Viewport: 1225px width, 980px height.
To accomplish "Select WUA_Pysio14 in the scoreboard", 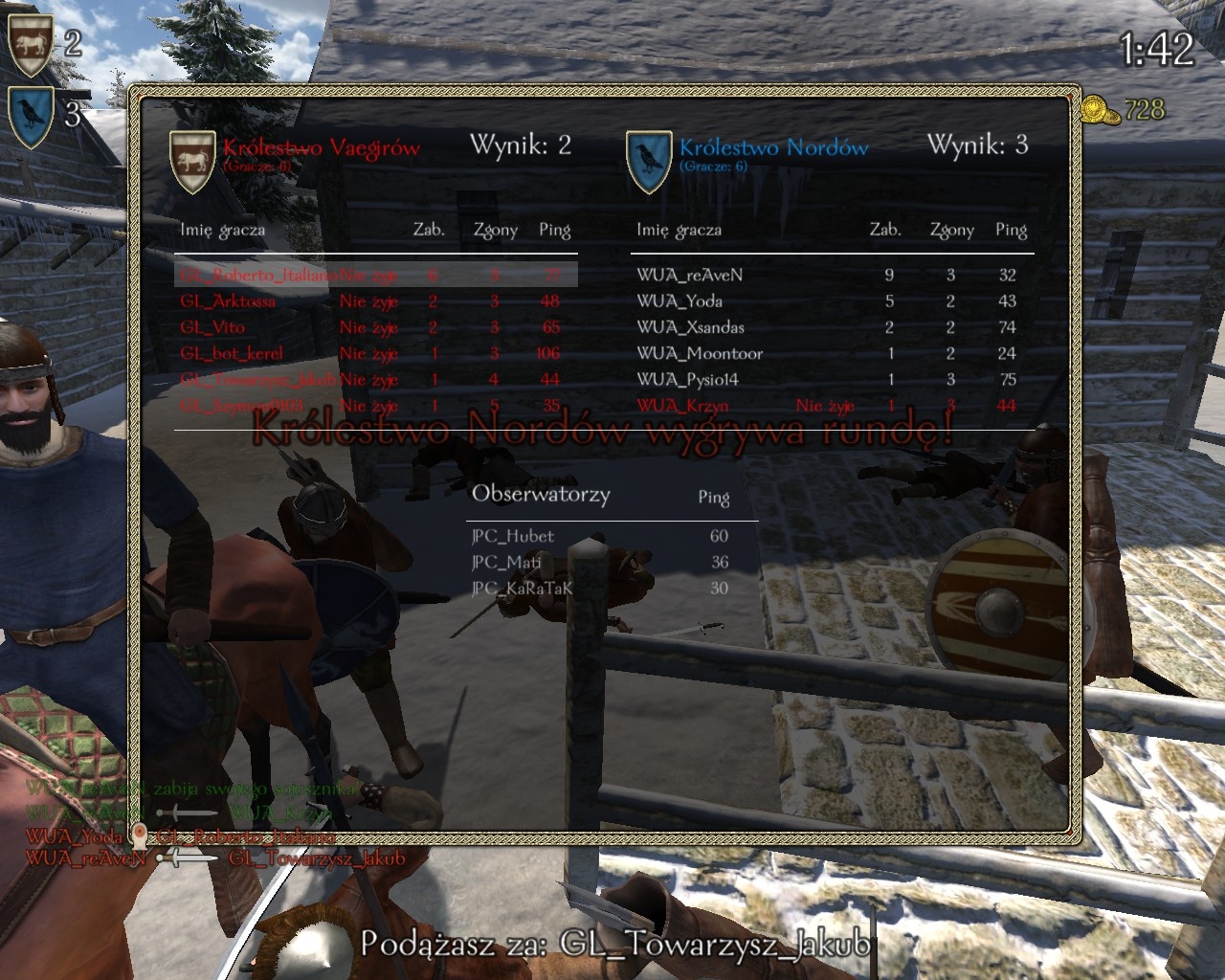I will point(687,379).
